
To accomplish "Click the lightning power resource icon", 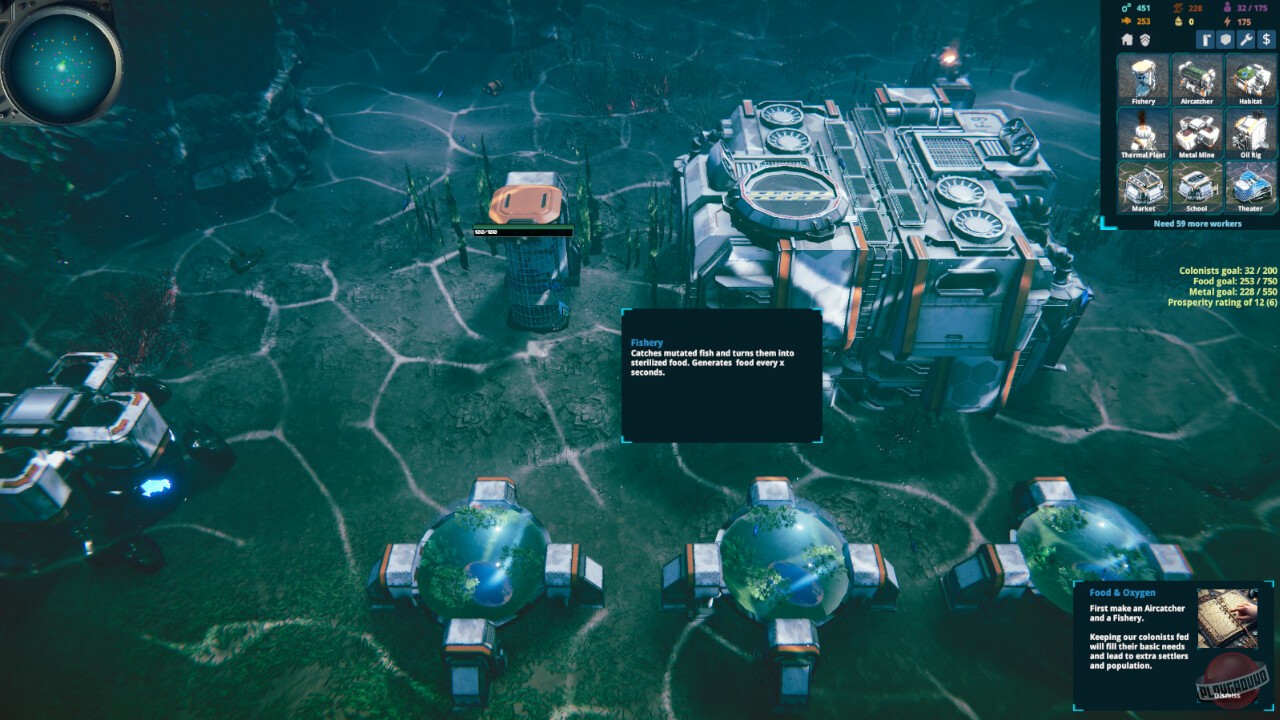I will [x=1227, y=21].
